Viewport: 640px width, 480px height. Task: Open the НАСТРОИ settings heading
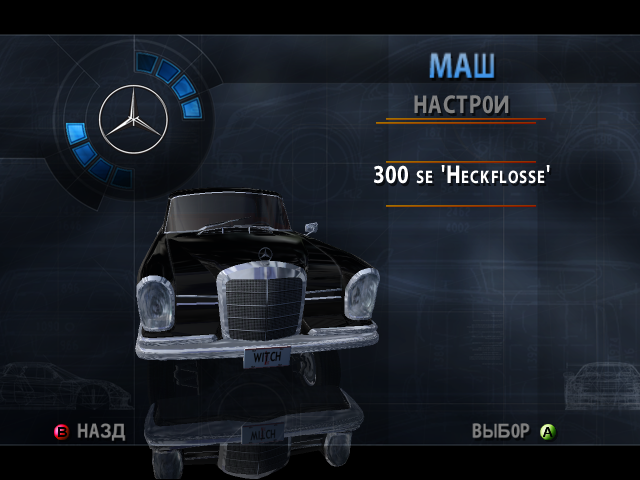tap(461, 104)
